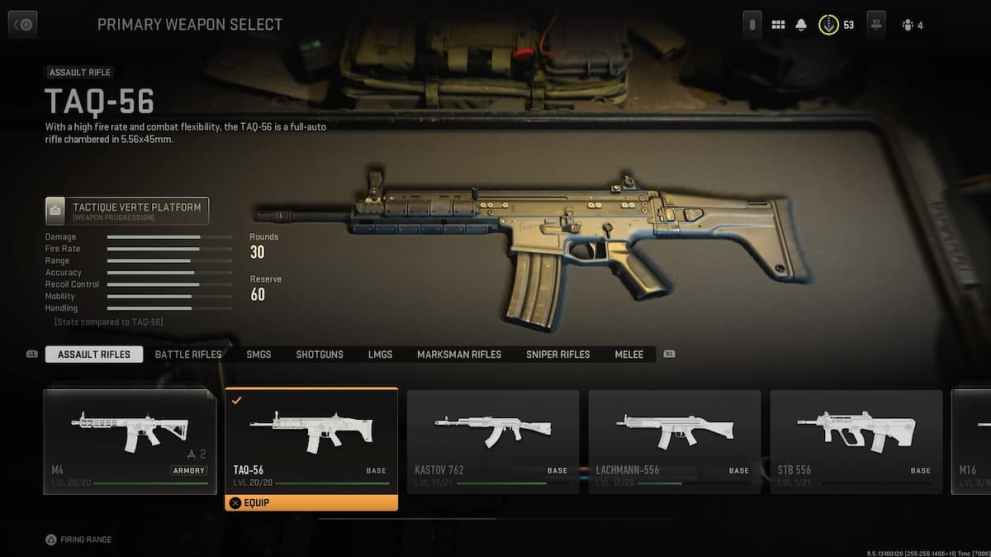This screenshot has height=557, width=991.
Task: View the player rank emblem
Action: 829,25
